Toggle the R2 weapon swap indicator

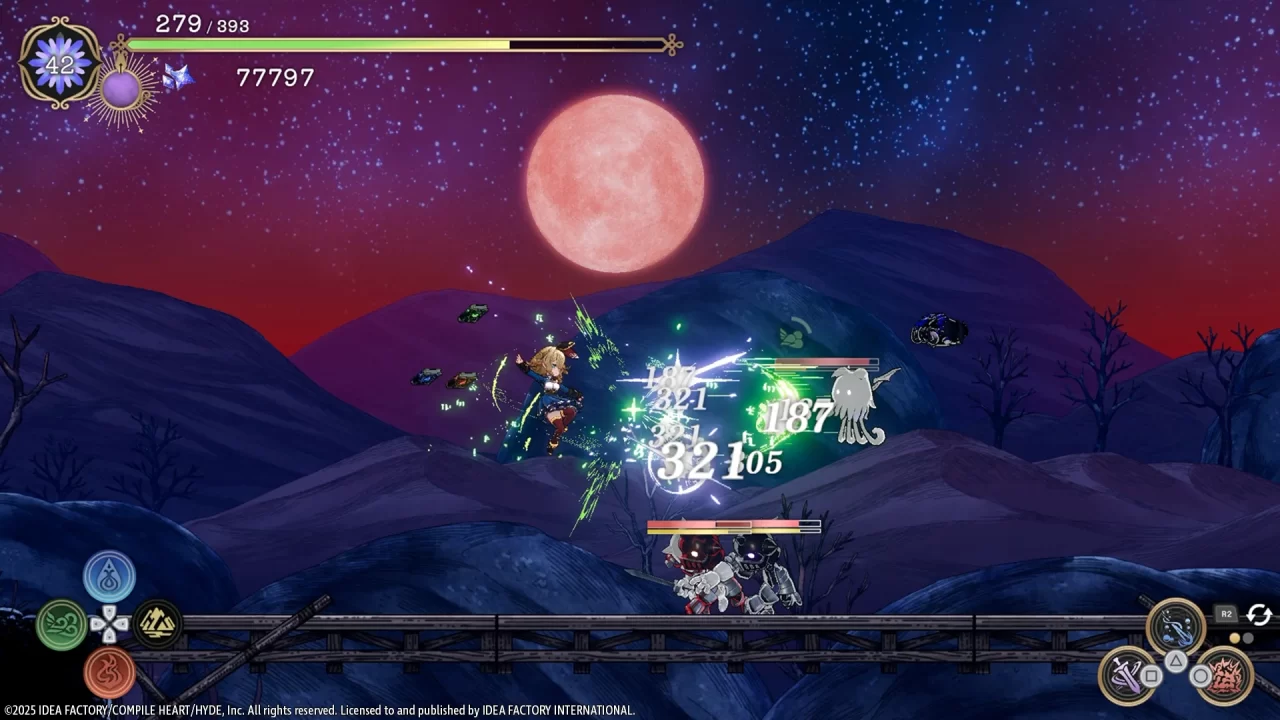coord(1226,614)
